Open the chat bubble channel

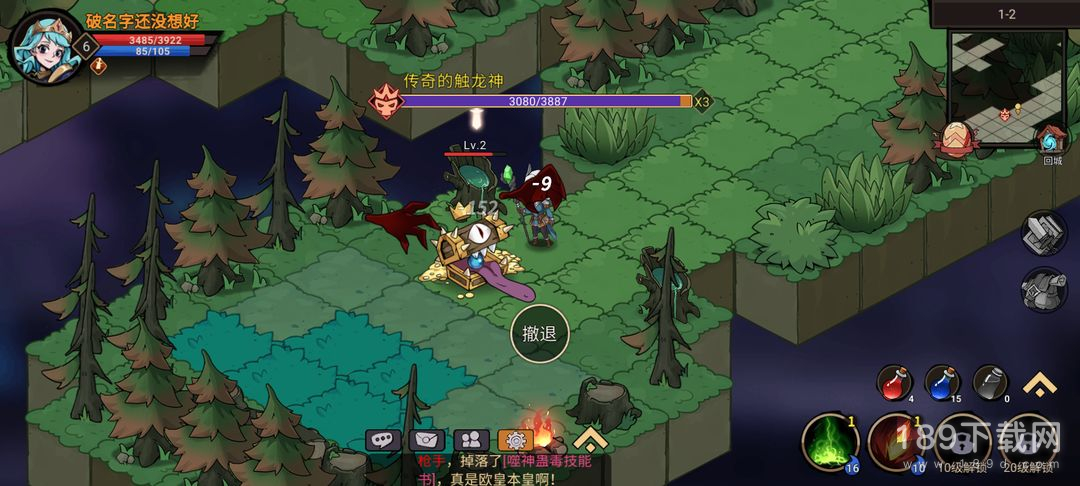(x=383, y=439)
